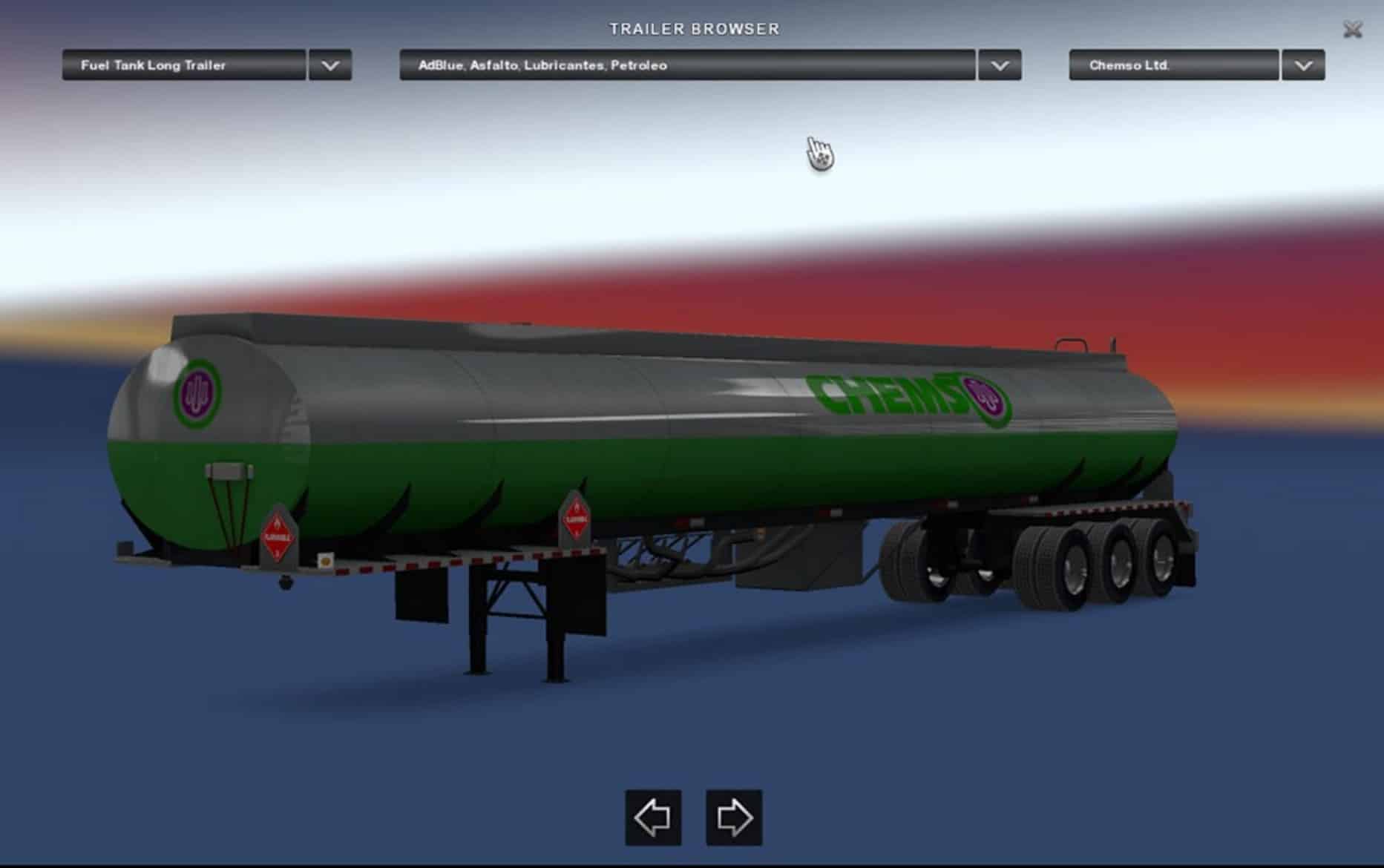The height and width of the screenshot is (868, 1384).
Task: Close the Trailer Browser window
Action: (x=1352, y=30)
